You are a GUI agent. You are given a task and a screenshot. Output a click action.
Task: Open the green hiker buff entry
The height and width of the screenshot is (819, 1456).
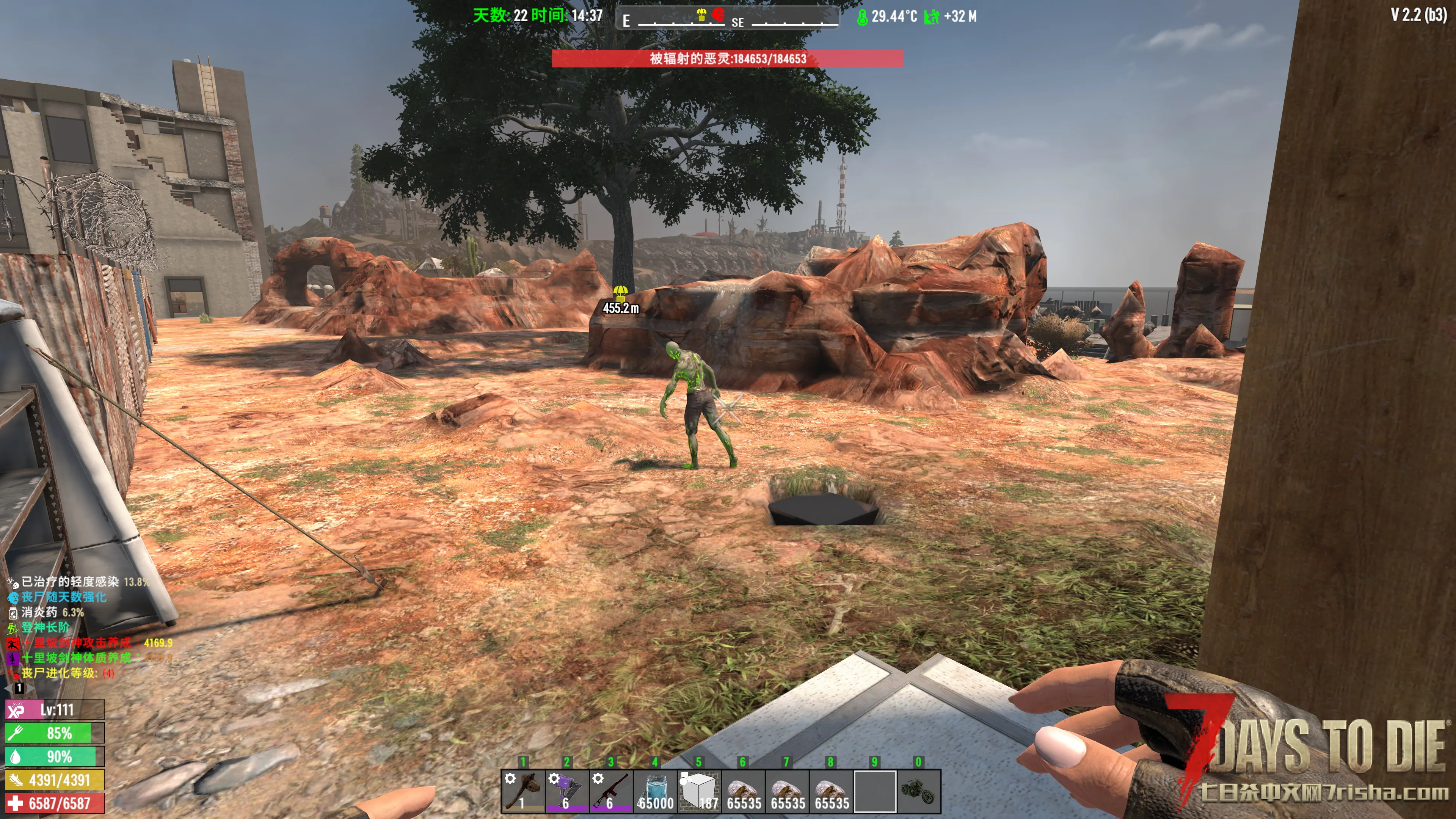tap(13, 628)
